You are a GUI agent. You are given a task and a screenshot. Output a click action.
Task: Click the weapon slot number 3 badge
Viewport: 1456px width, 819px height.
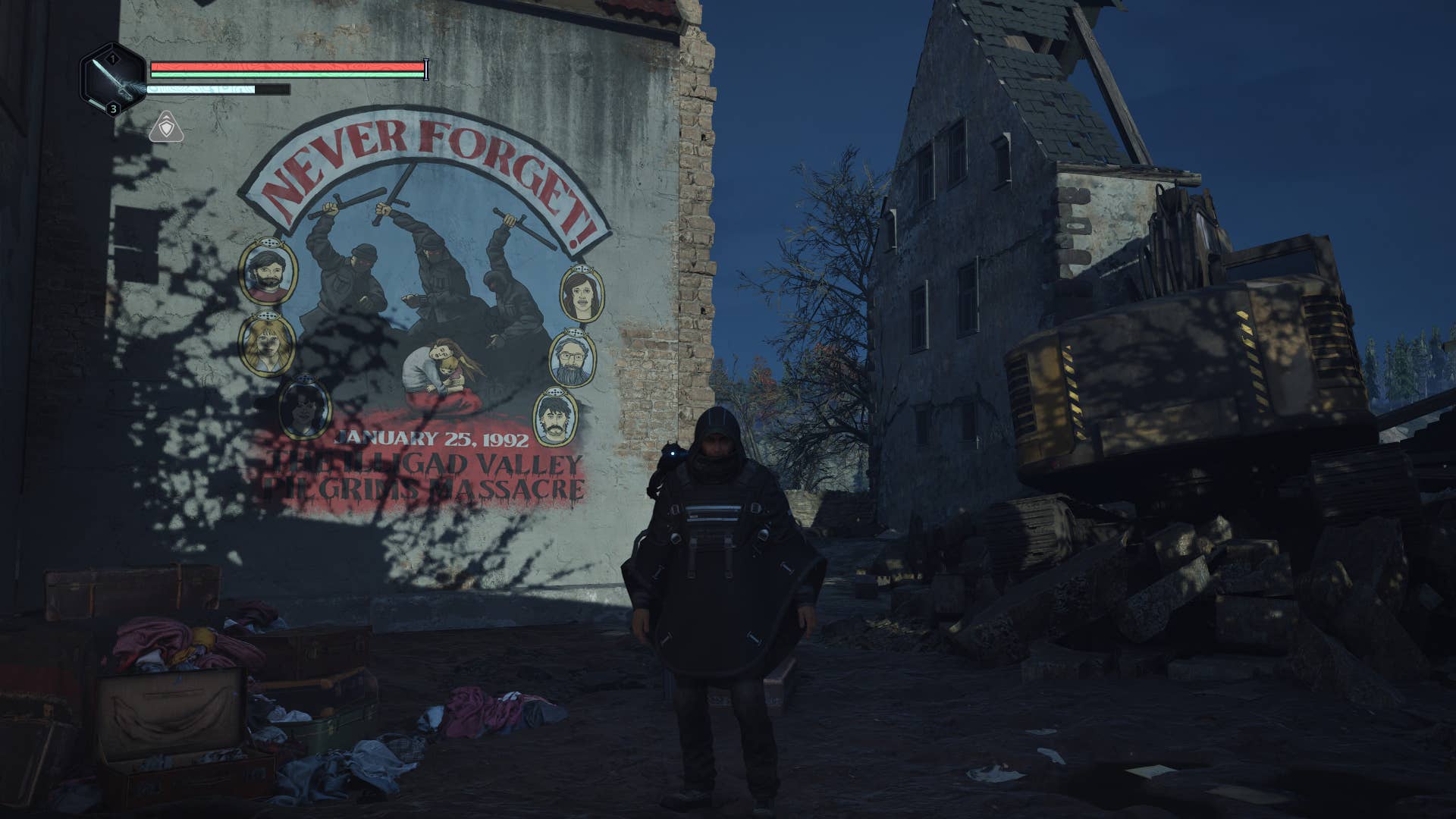(113, 109)
